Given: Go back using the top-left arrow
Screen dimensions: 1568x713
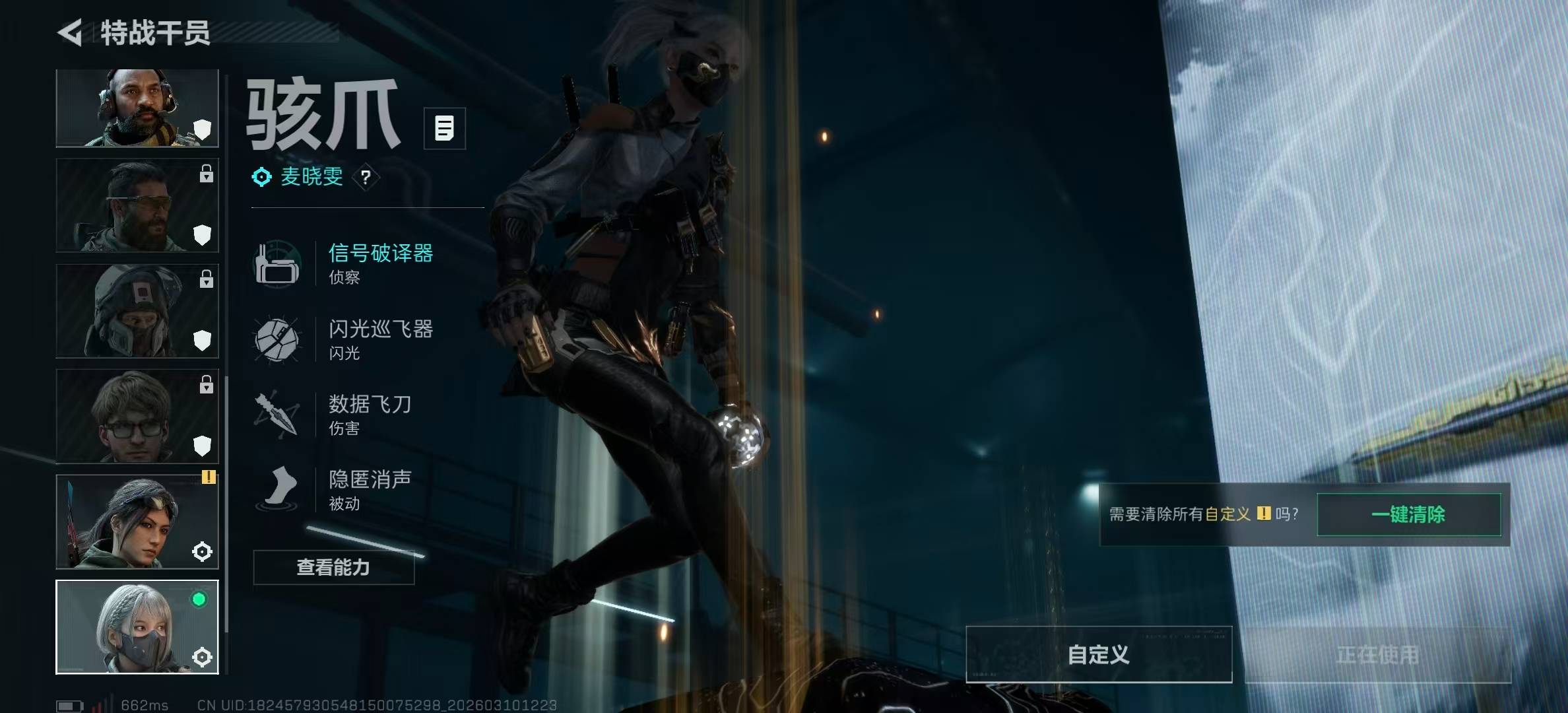Looking at the screenshot, I should click(70, 32).
